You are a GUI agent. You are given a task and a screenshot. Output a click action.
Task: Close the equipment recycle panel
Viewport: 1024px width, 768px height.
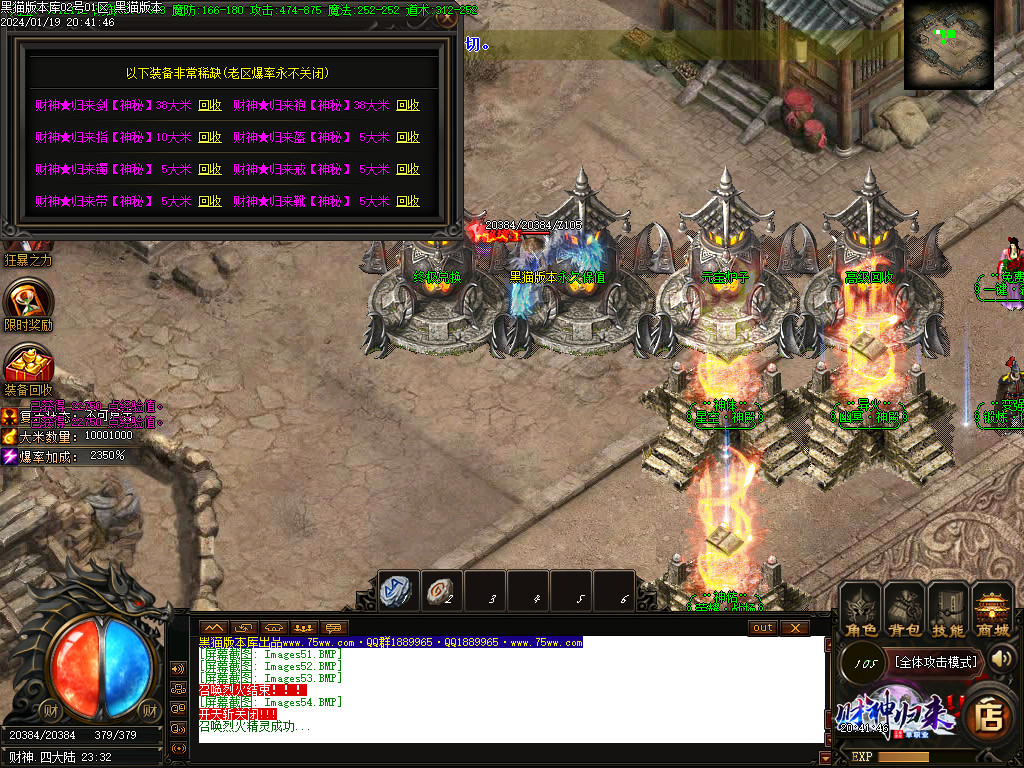coord(447,17)
